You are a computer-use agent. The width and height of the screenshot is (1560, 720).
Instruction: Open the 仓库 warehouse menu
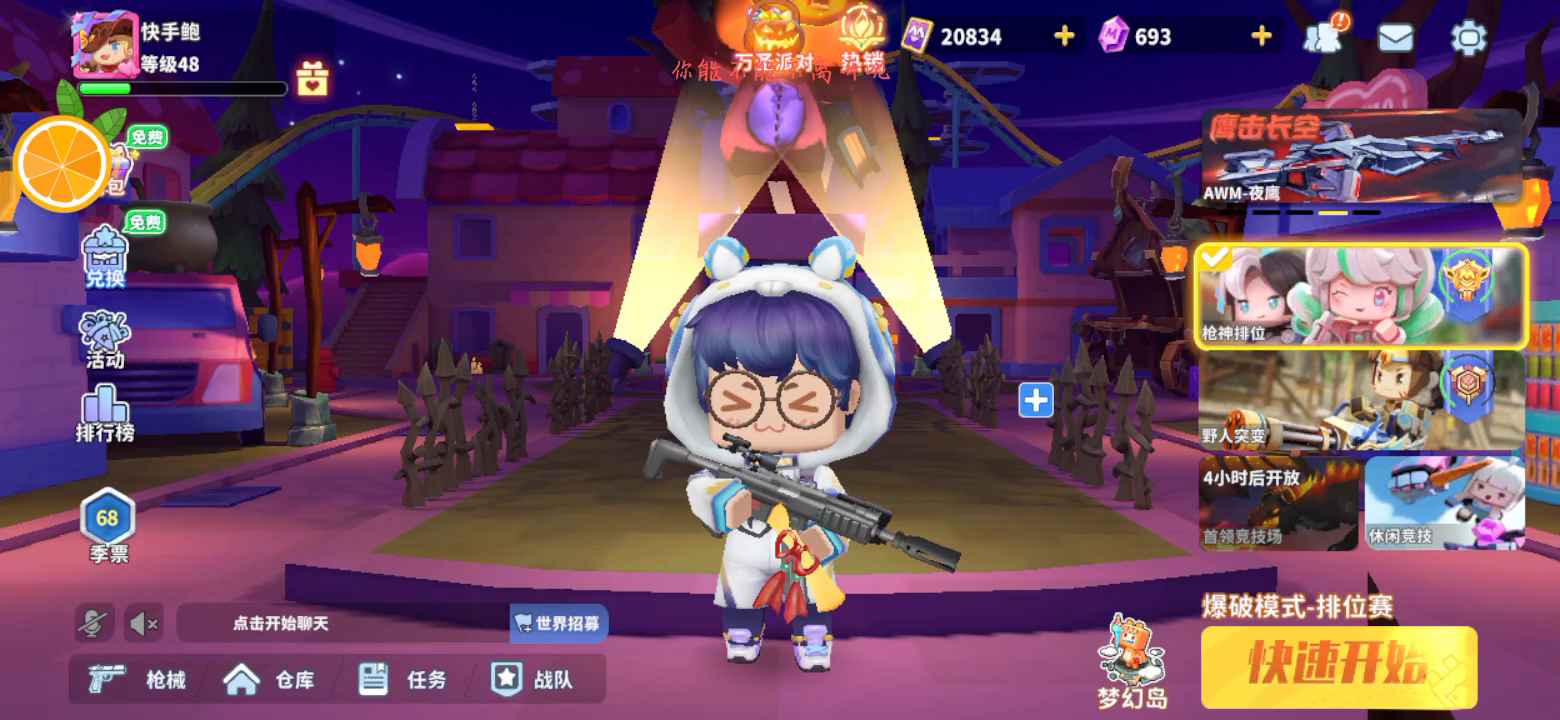[x=268, y=680]
